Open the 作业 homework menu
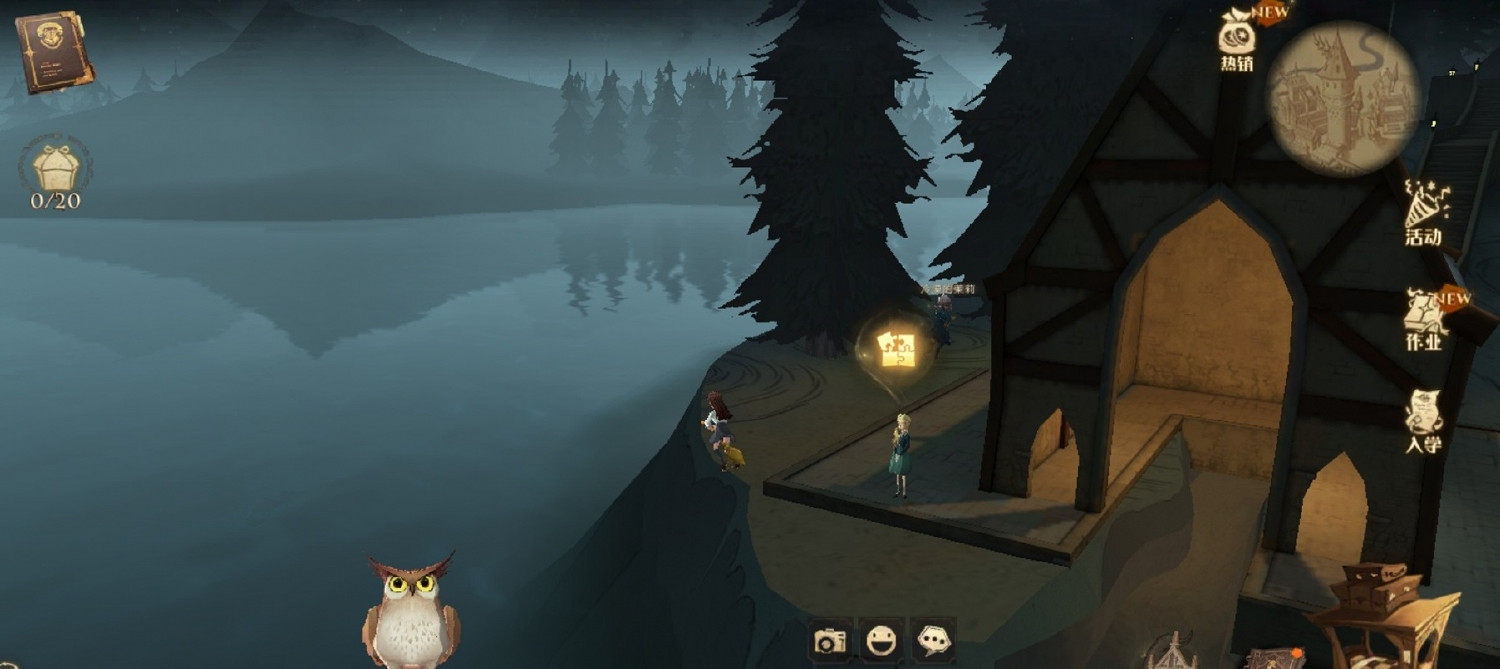The height and width of the screenshot is (669, 1500). coord(1425,318)
